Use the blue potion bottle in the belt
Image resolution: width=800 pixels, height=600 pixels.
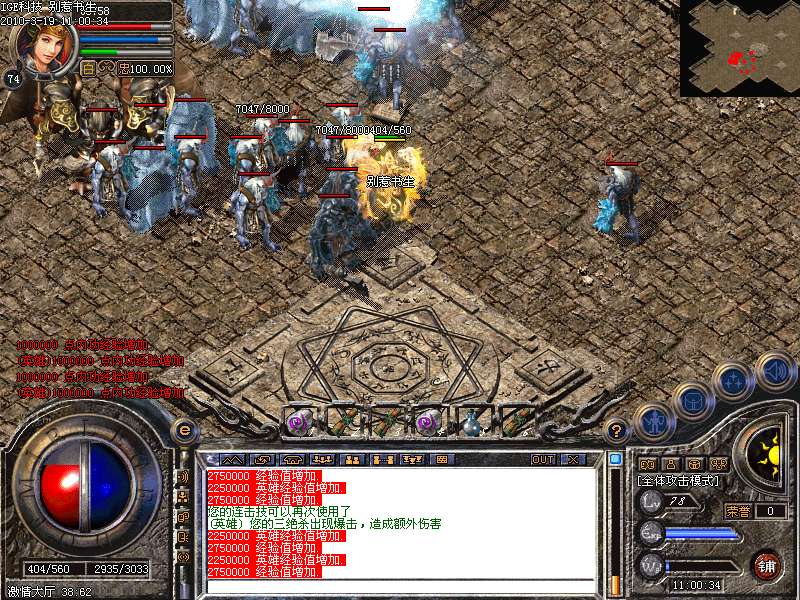(x=471, y=421)
